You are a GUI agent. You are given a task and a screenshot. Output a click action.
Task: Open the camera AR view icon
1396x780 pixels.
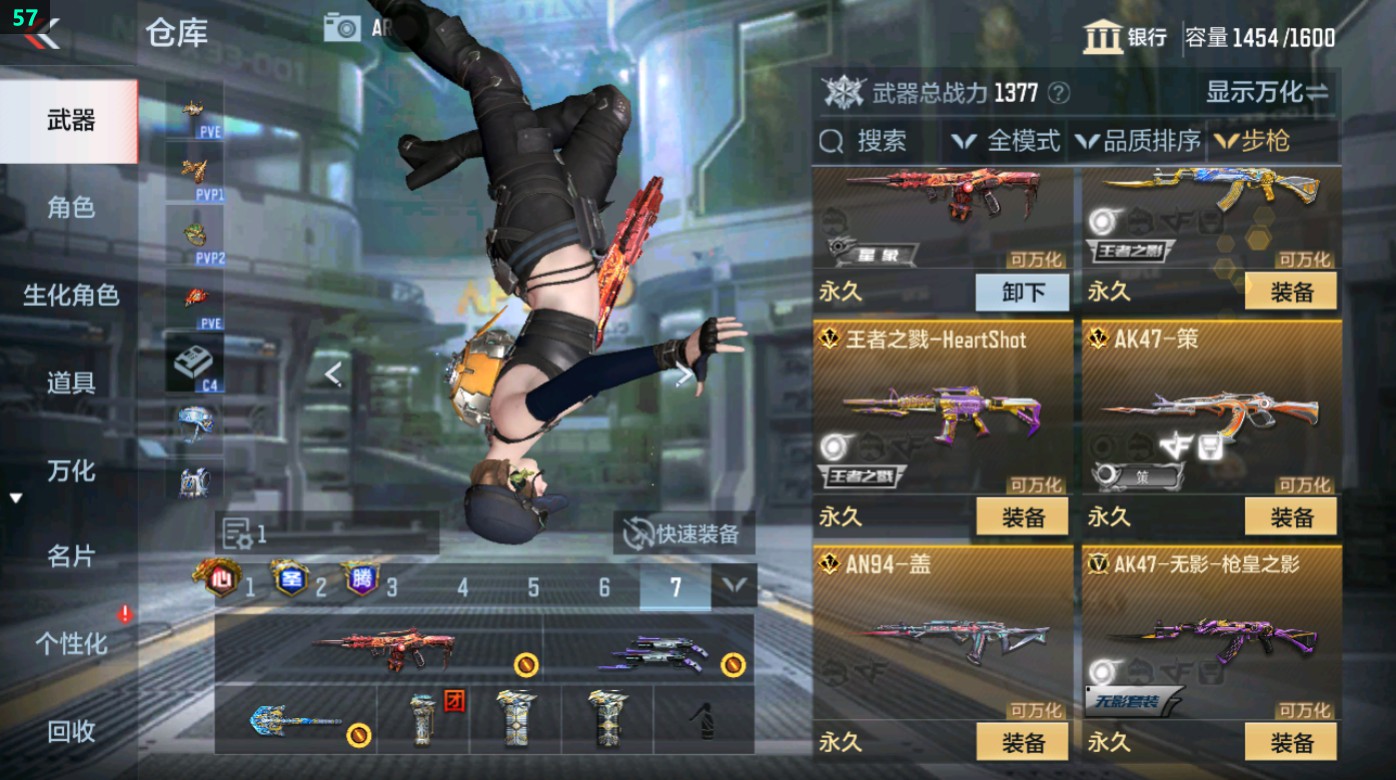click(x=341, y=27)
